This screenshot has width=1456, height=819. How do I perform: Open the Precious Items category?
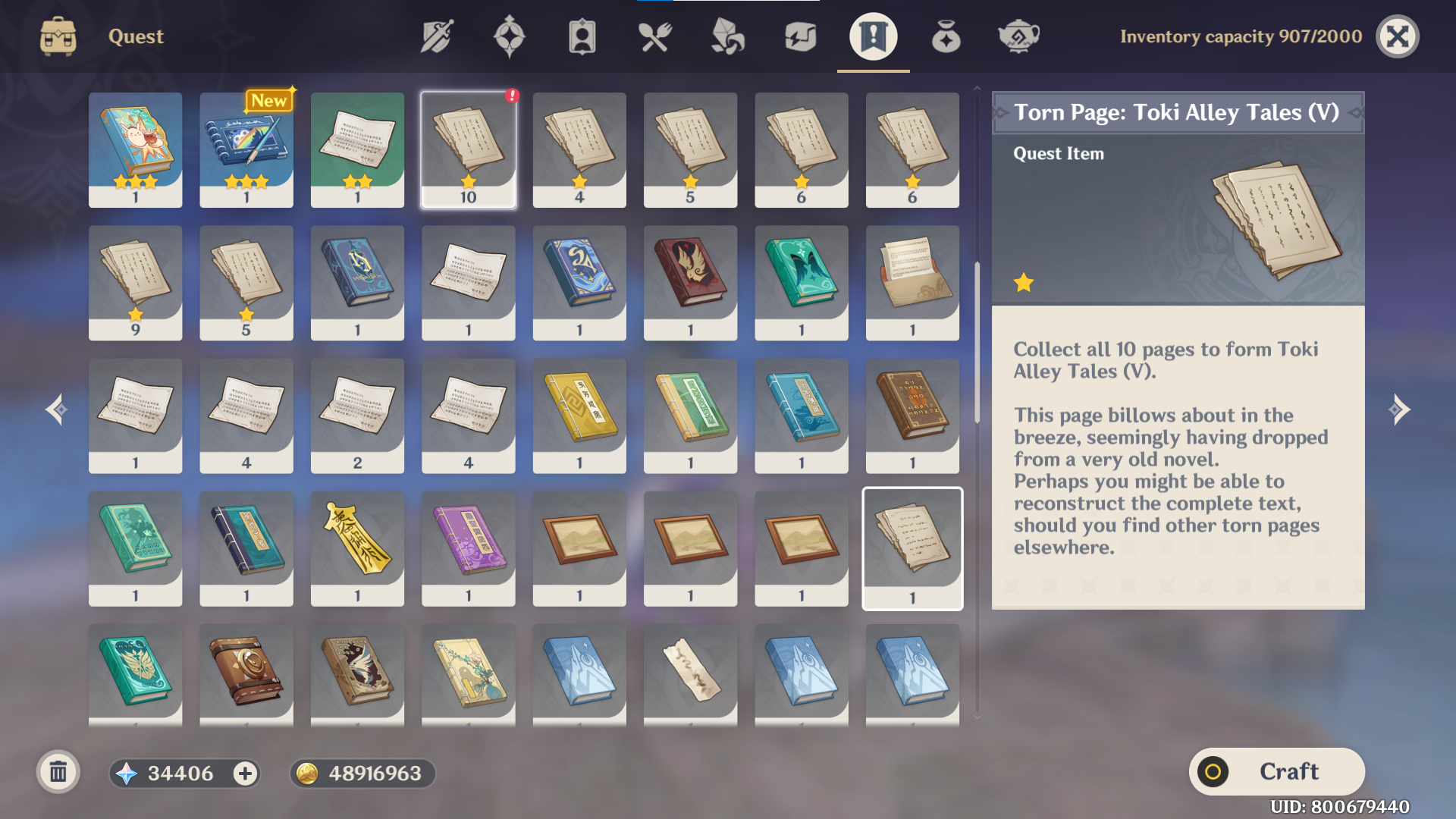pyautogui.click(x=946, y=36)
